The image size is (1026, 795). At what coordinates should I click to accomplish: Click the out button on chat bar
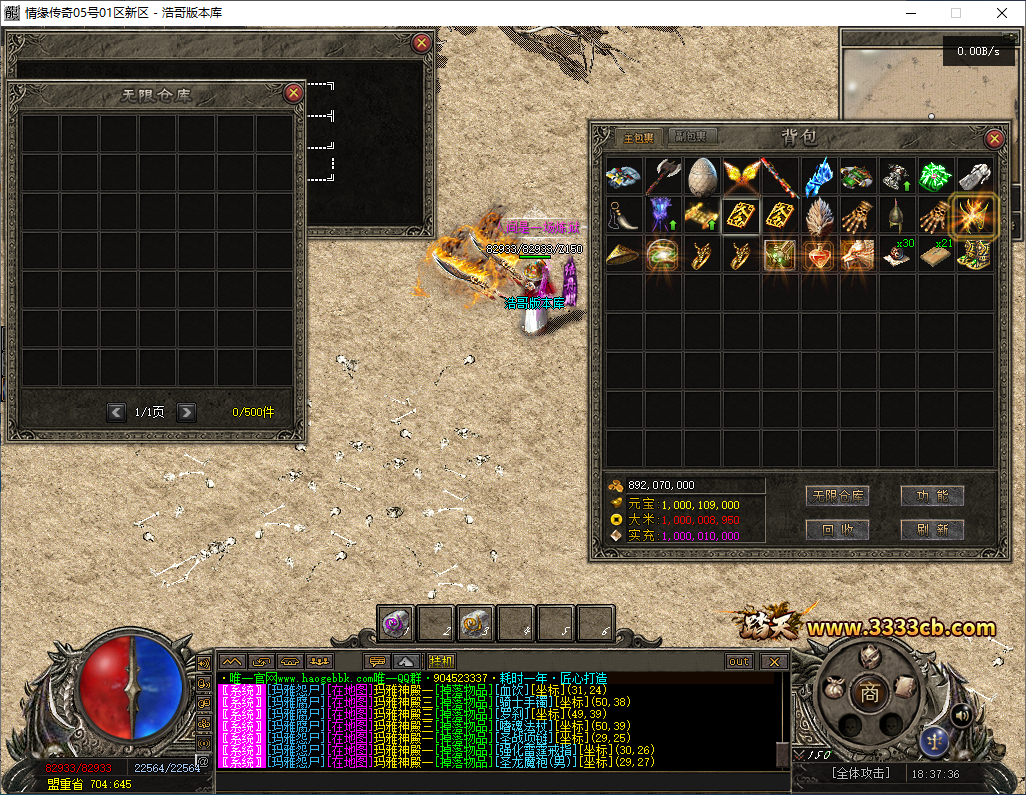pyautogui.click(x=739, y=661)
